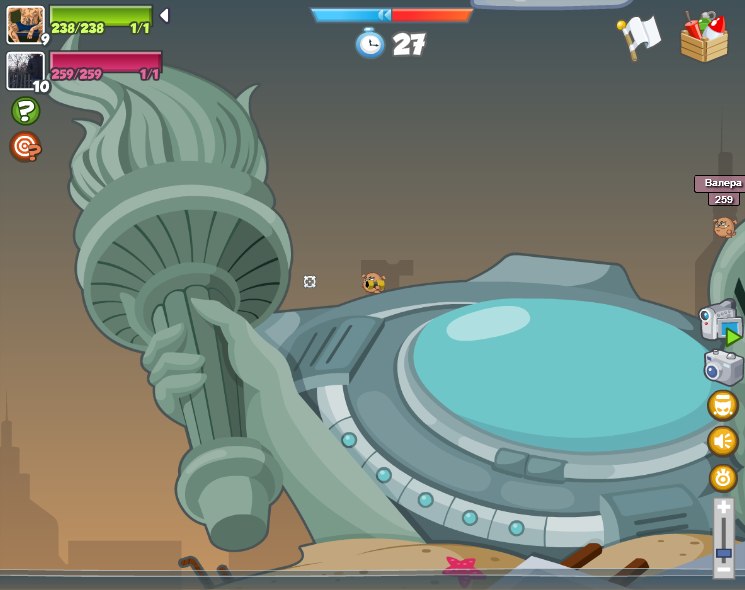Surrender with the white flag icon
745x590 pixels.
(639, 38)
